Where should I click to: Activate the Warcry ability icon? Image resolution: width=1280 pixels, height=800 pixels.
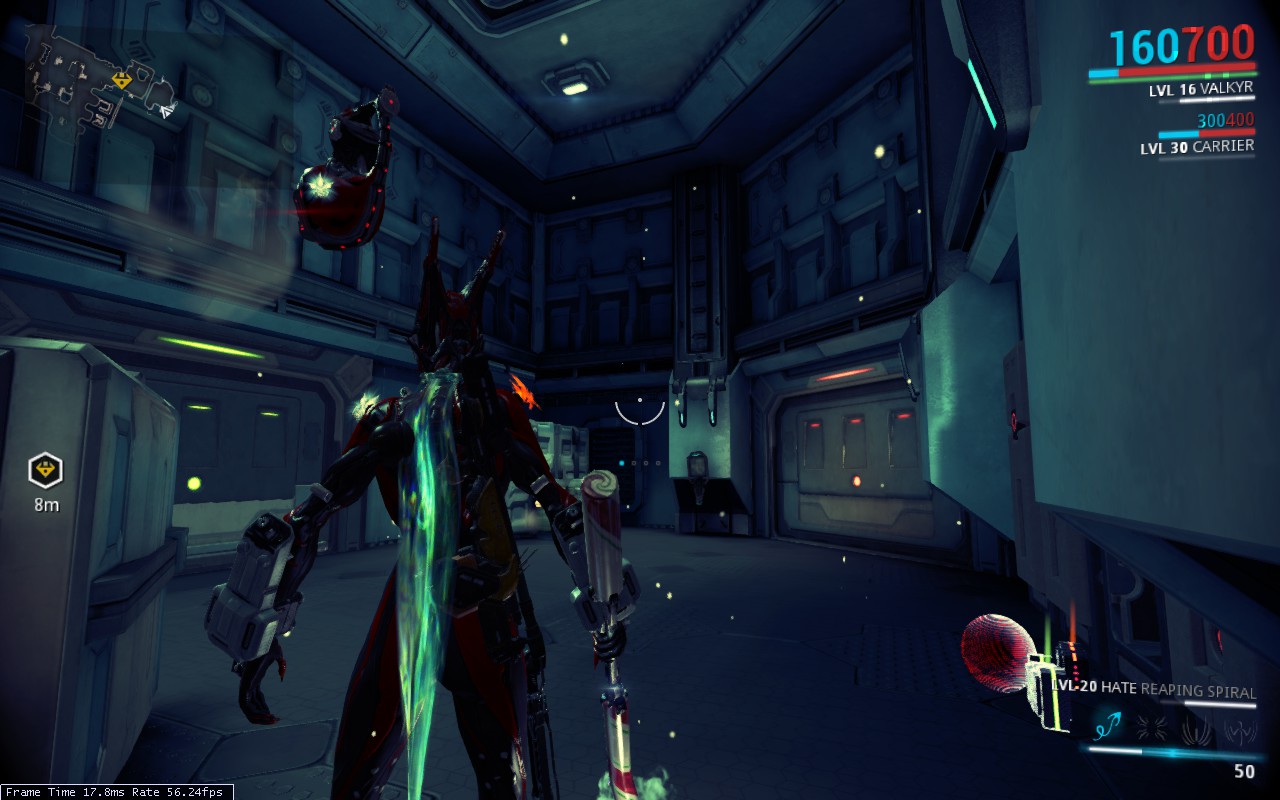click(1152, 728)
